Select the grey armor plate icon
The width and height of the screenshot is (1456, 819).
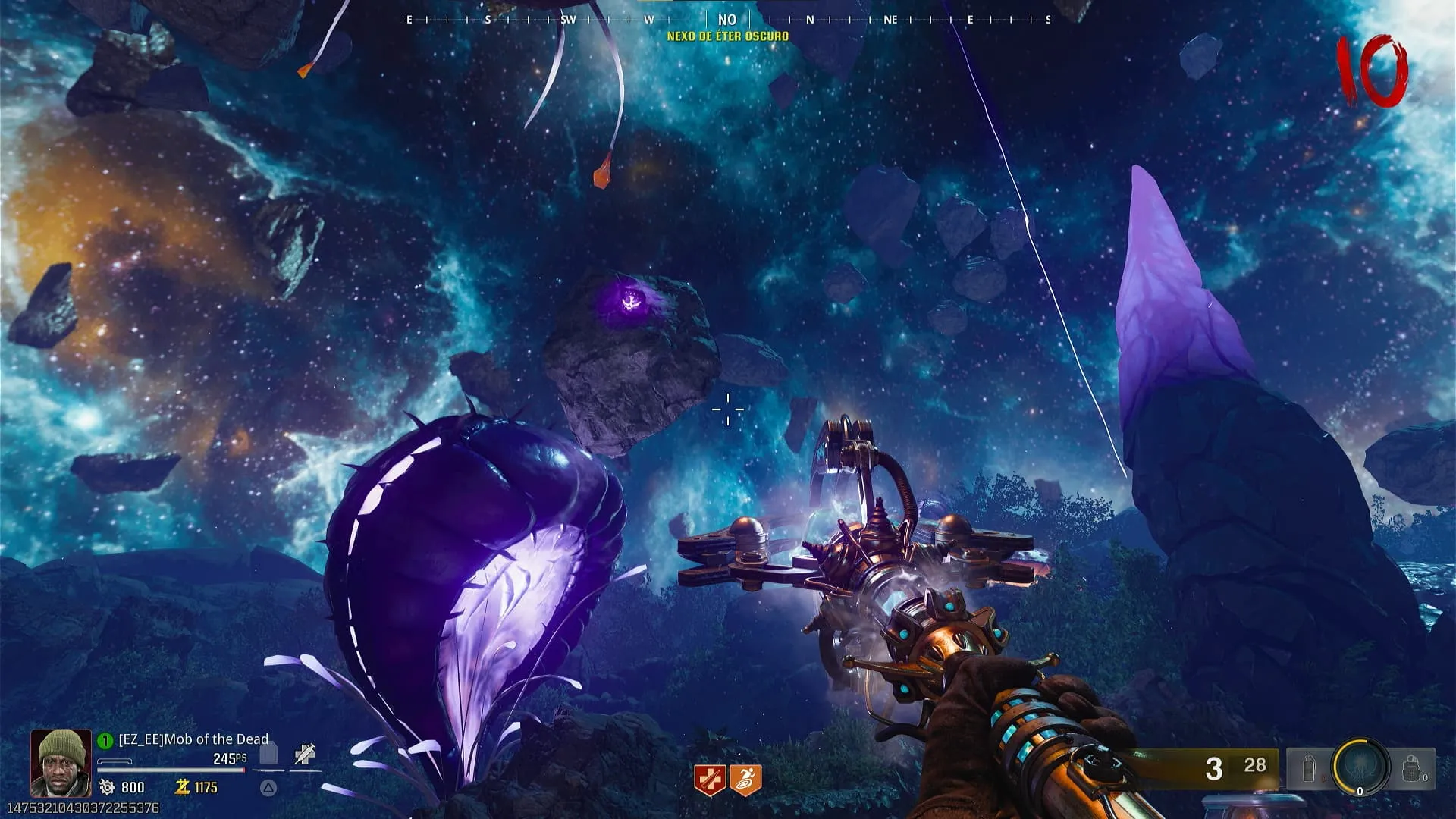point(269,755)
